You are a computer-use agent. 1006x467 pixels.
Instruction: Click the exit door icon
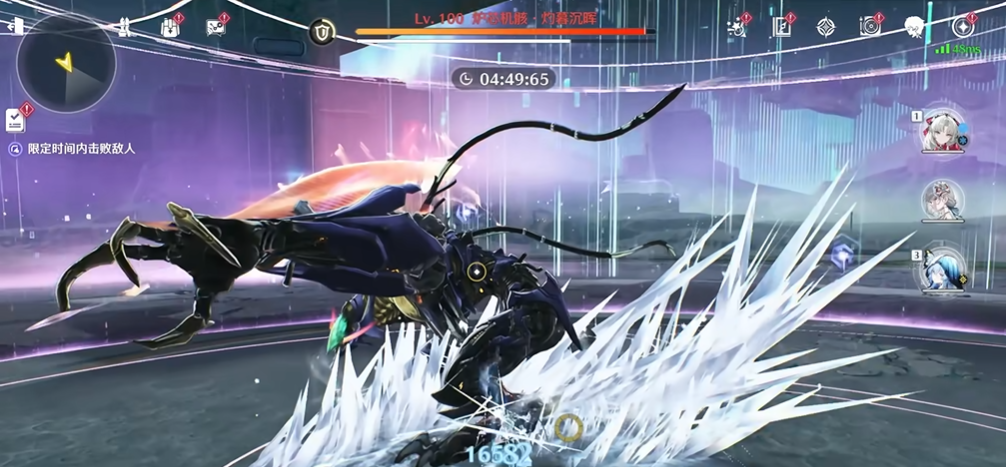tap(14, 27)
